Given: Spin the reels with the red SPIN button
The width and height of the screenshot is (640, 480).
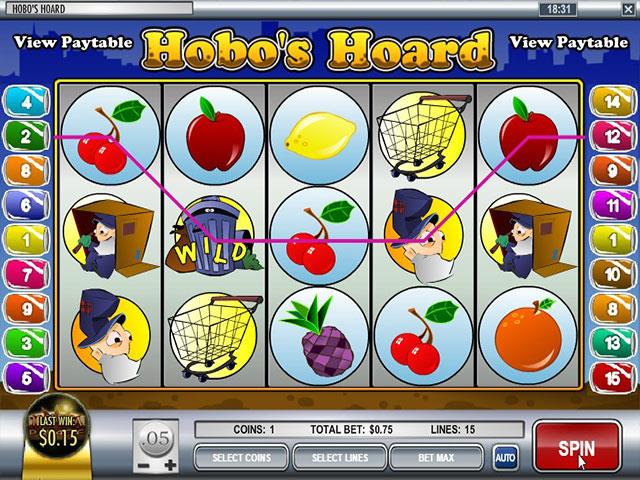Looking at the screenshot, I should tap(577, 446).
